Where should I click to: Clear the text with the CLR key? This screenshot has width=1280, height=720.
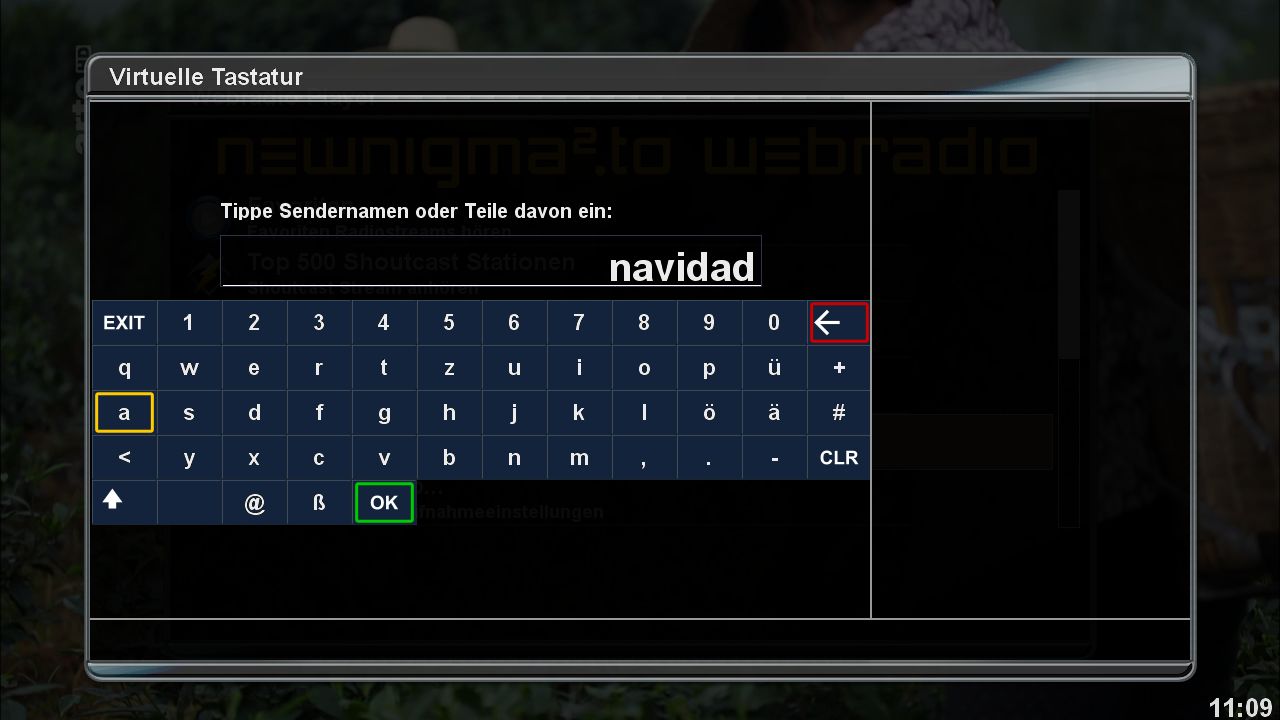point(838,457)
